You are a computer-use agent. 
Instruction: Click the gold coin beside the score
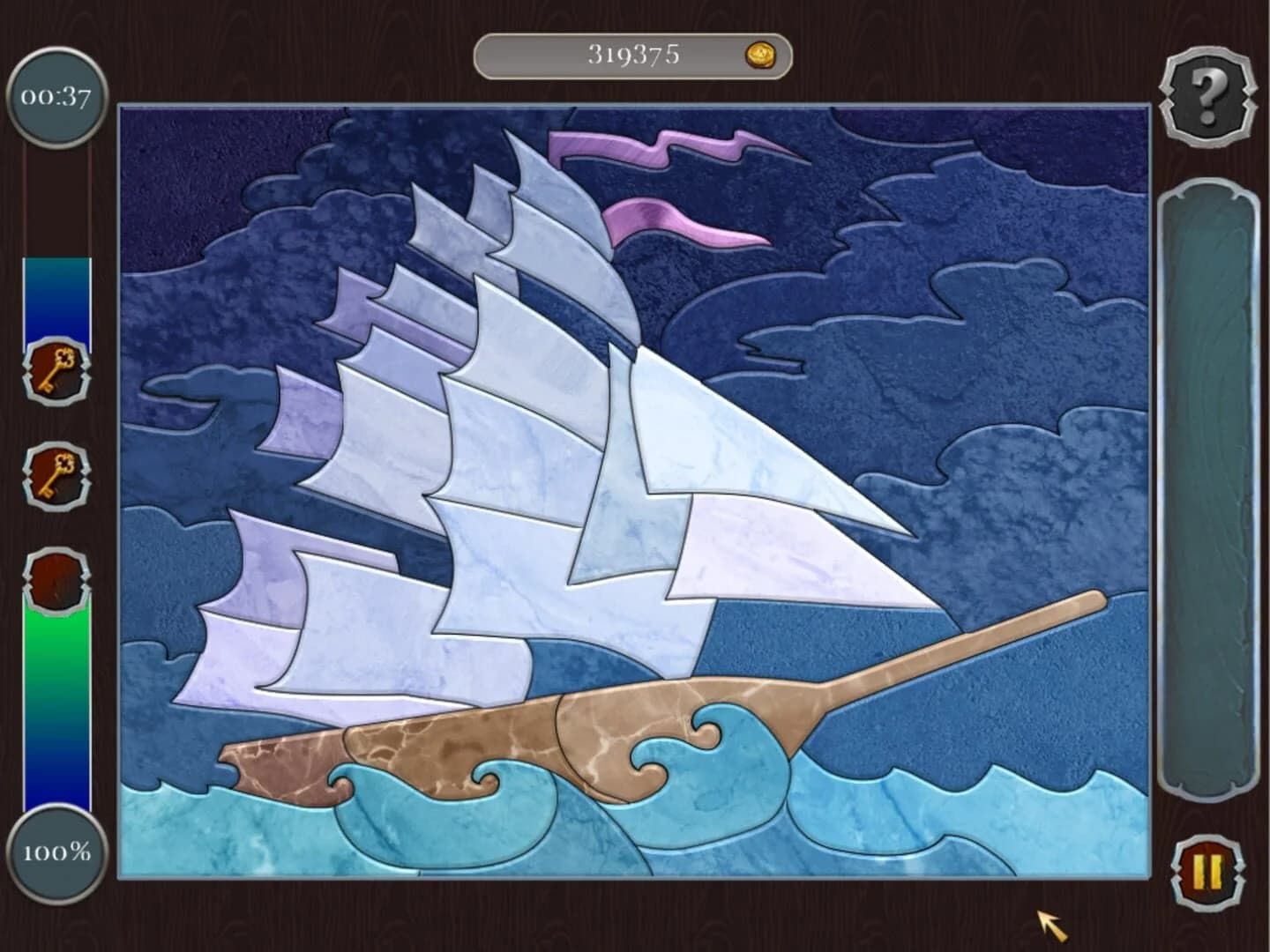click(760, 56)
